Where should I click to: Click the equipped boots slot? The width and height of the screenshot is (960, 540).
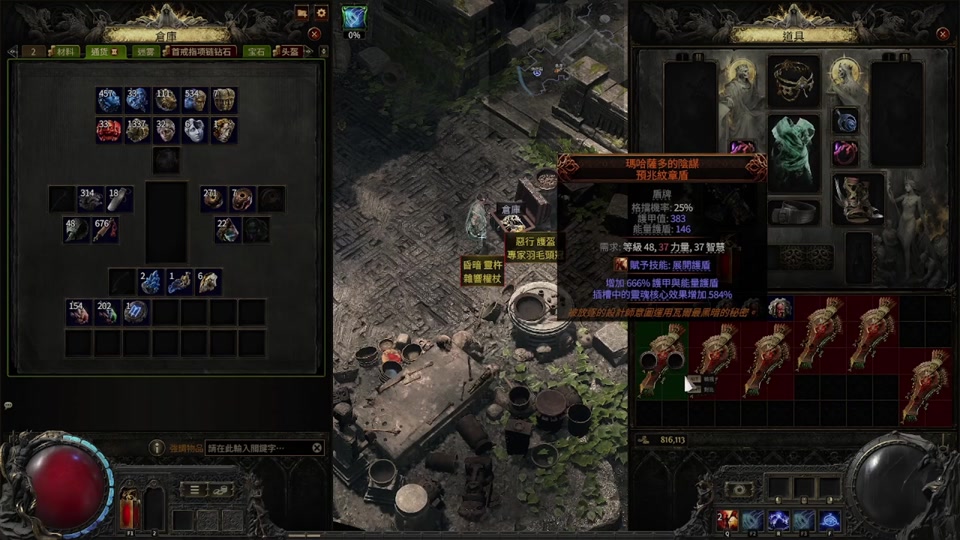tap(858, 198)
